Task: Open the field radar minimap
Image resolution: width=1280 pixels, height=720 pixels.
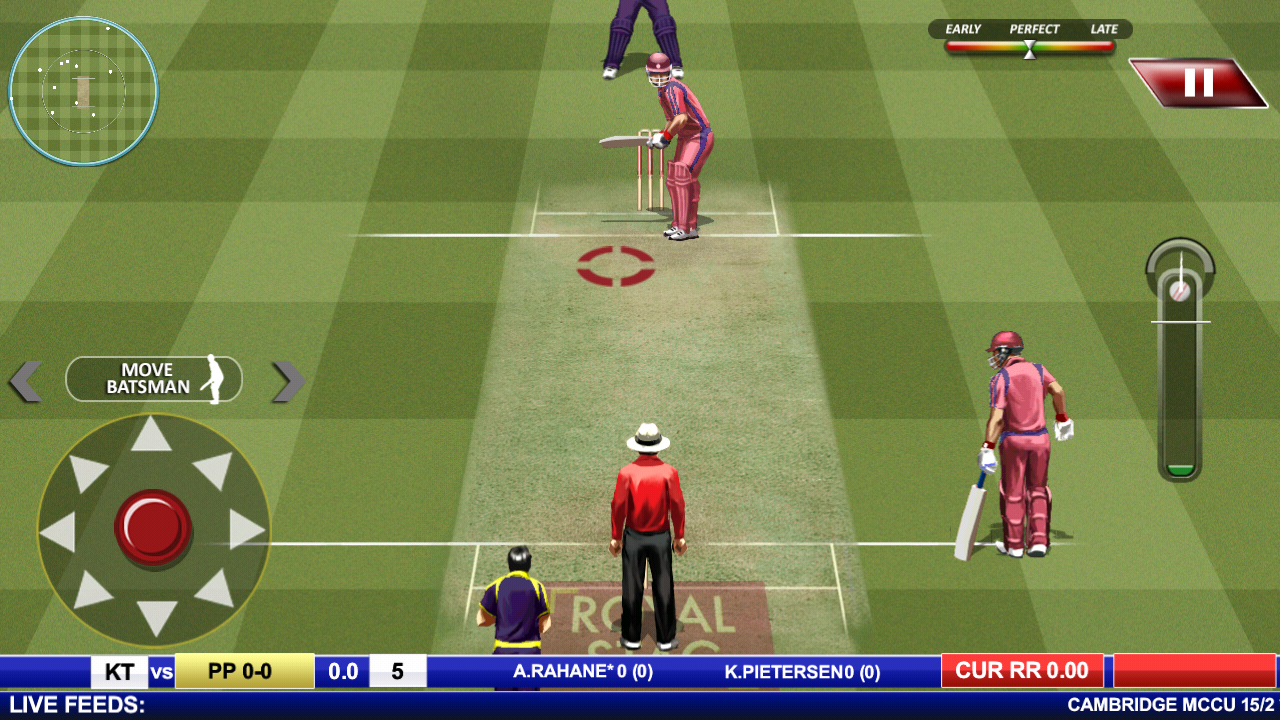Action: click(84, 91)
